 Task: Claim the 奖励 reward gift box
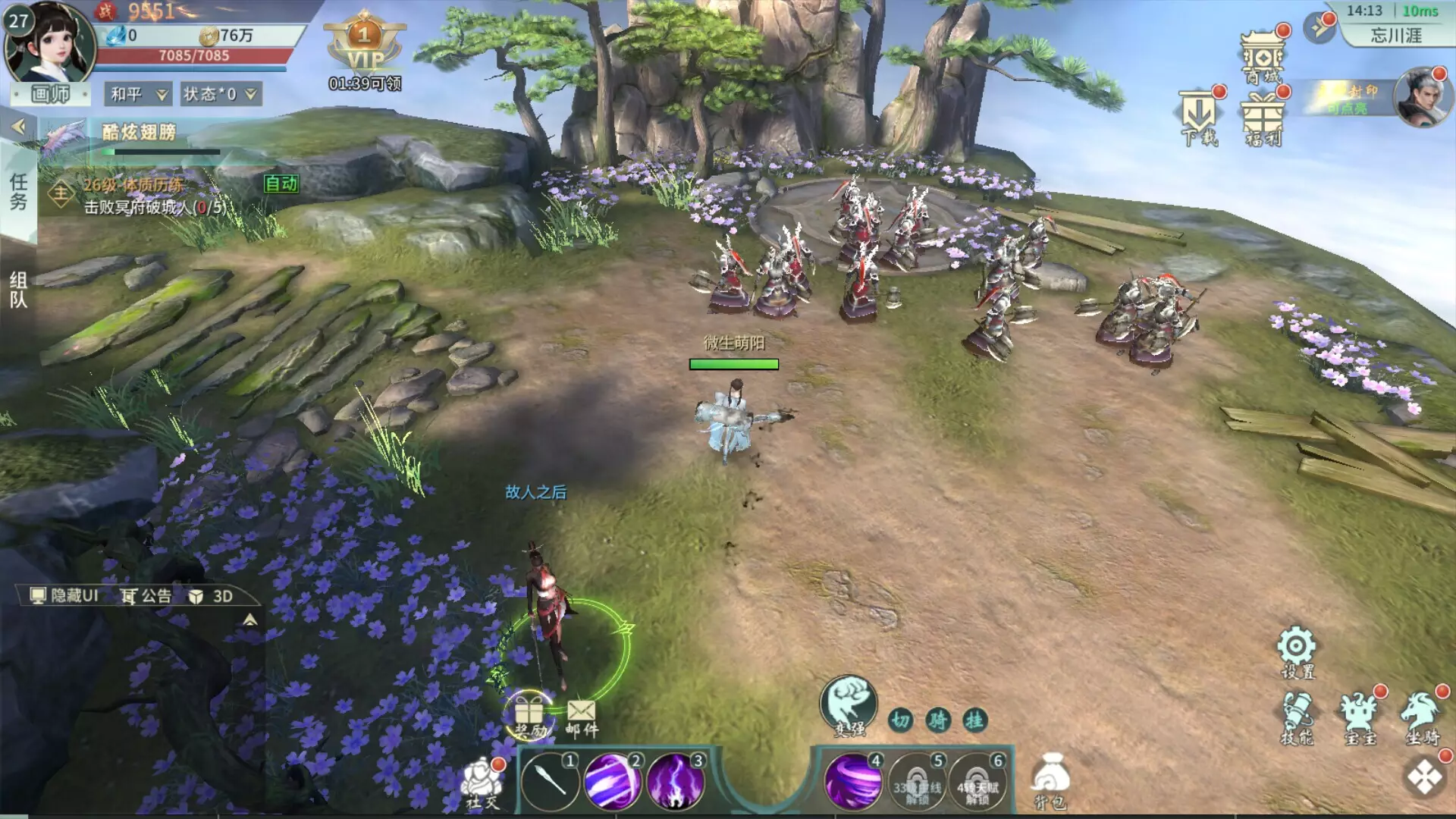(x=530, y=716)
